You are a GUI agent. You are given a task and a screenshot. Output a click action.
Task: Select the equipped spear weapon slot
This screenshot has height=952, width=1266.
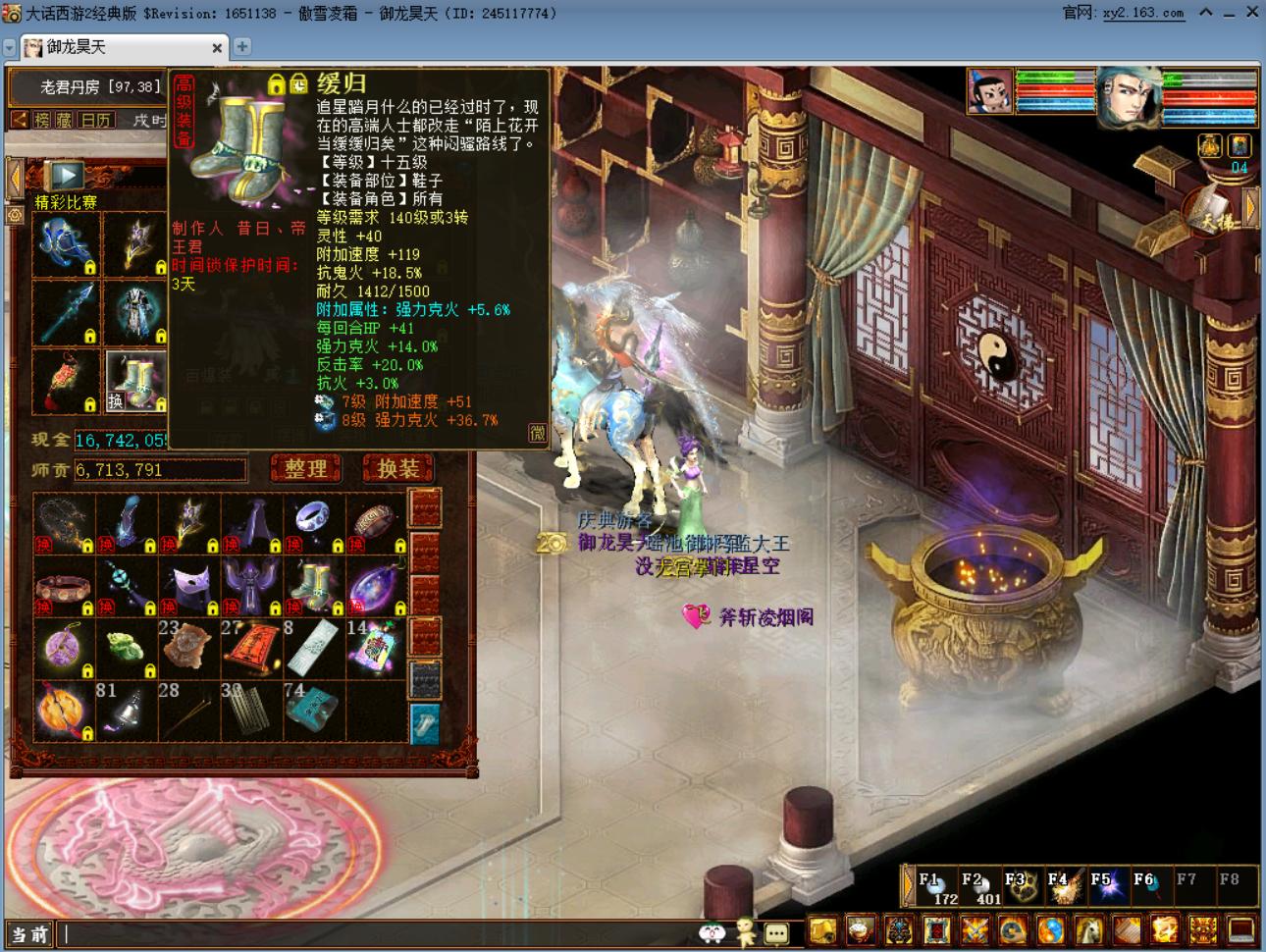point(67,313)
